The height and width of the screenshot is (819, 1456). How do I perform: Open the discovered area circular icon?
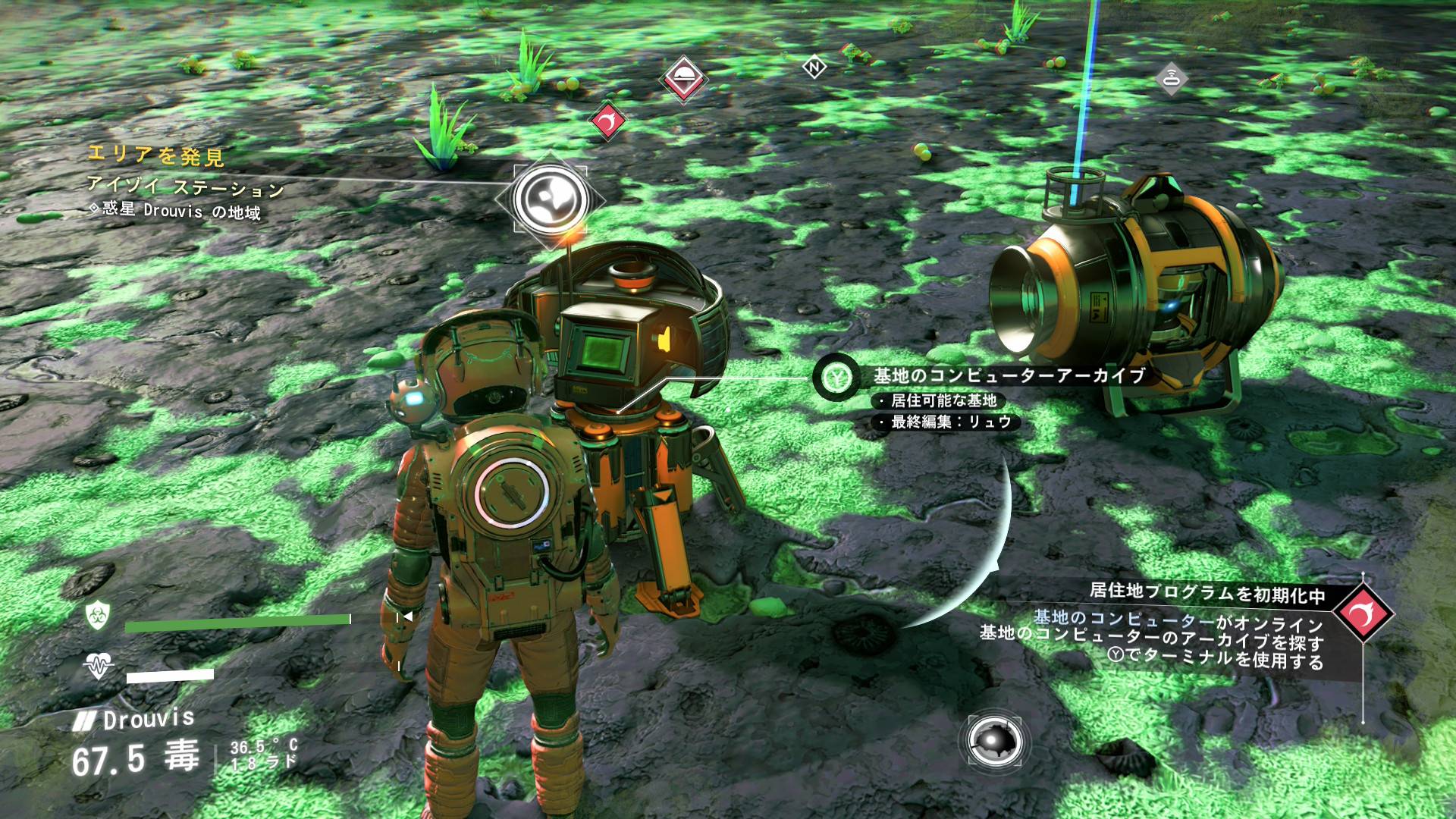coord(550,199)
